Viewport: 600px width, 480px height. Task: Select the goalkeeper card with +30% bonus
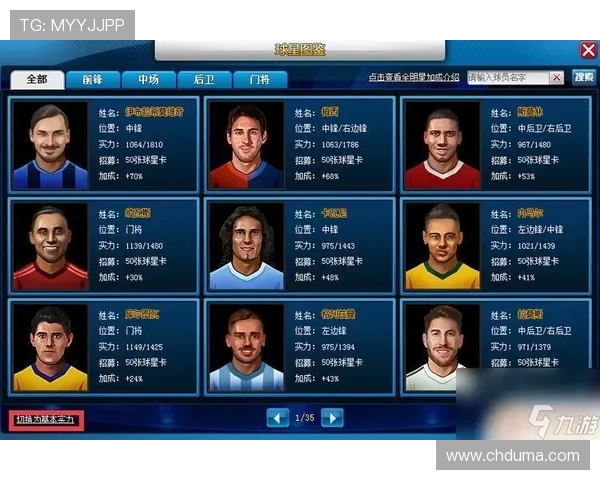(x=103, y=244)
